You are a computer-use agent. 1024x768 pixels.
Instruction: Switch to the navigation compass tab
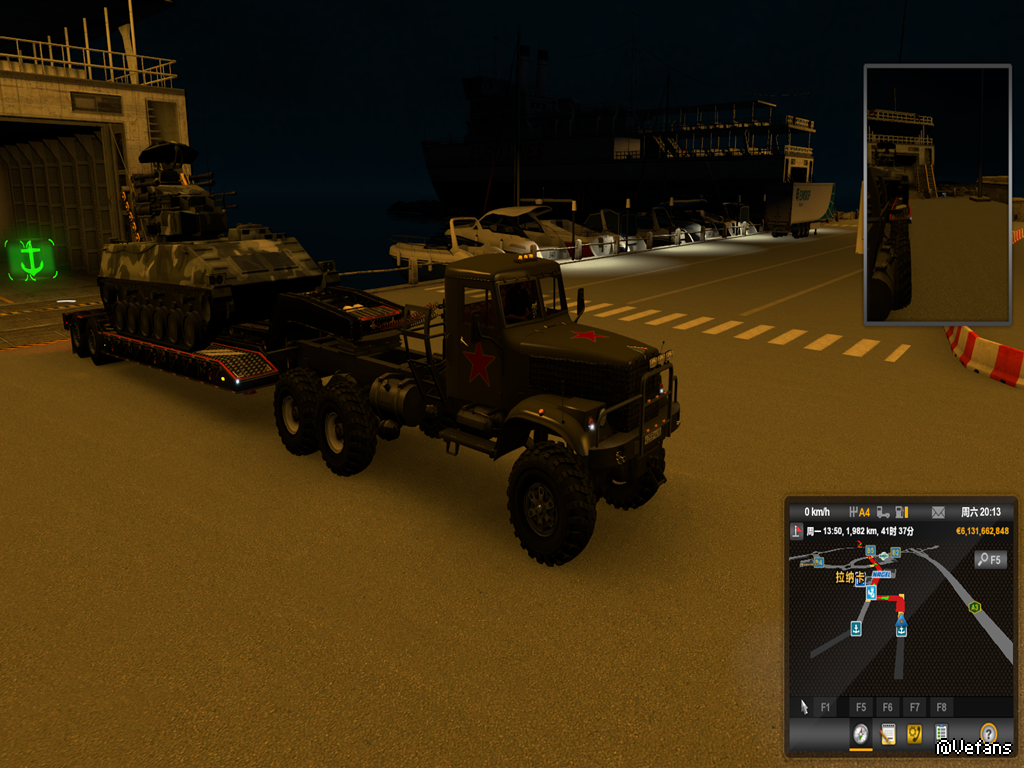[x=859, y=735]
